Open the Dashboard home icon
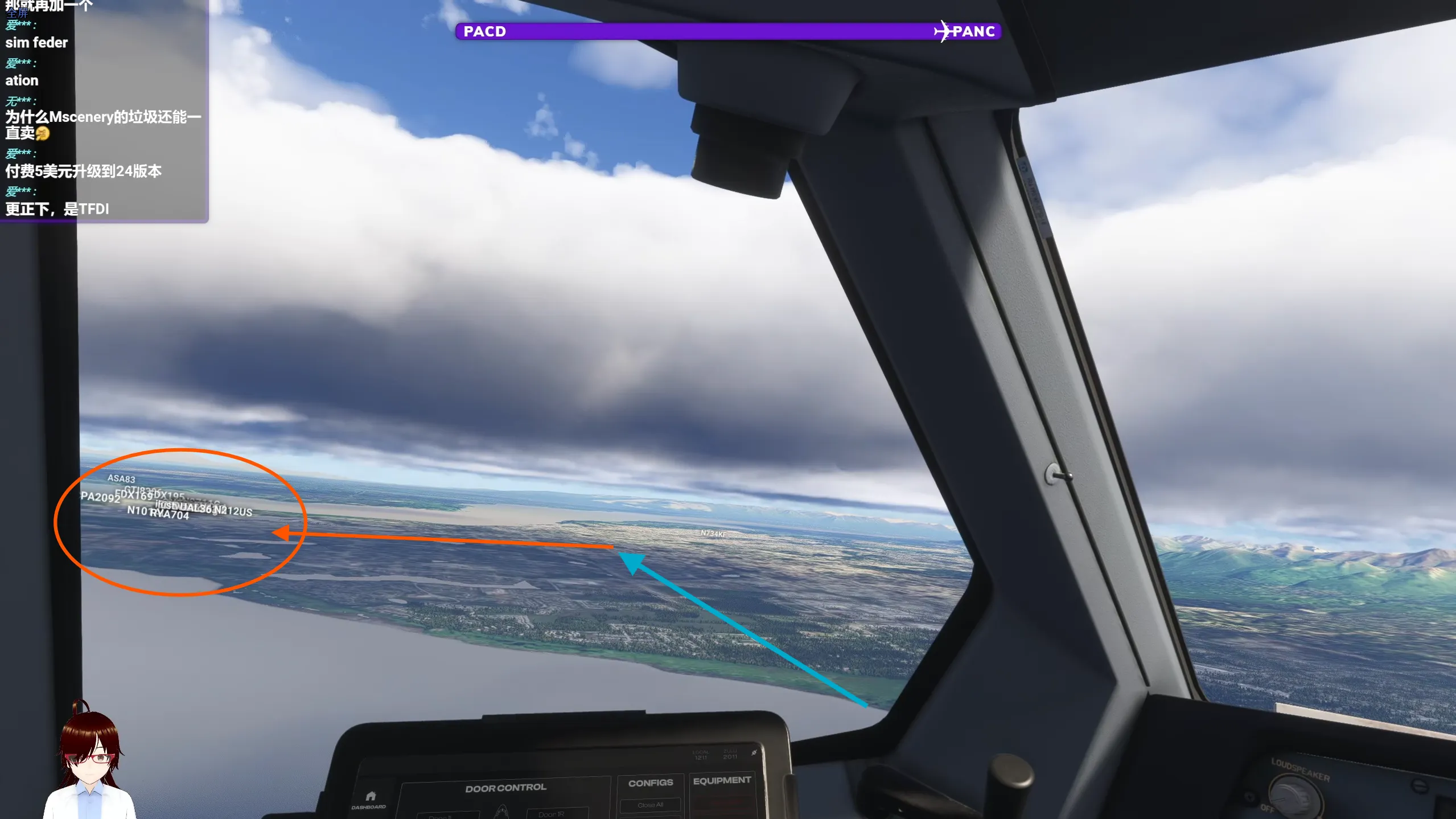Viewport: 1456px width, 819px height. point(370,797)
